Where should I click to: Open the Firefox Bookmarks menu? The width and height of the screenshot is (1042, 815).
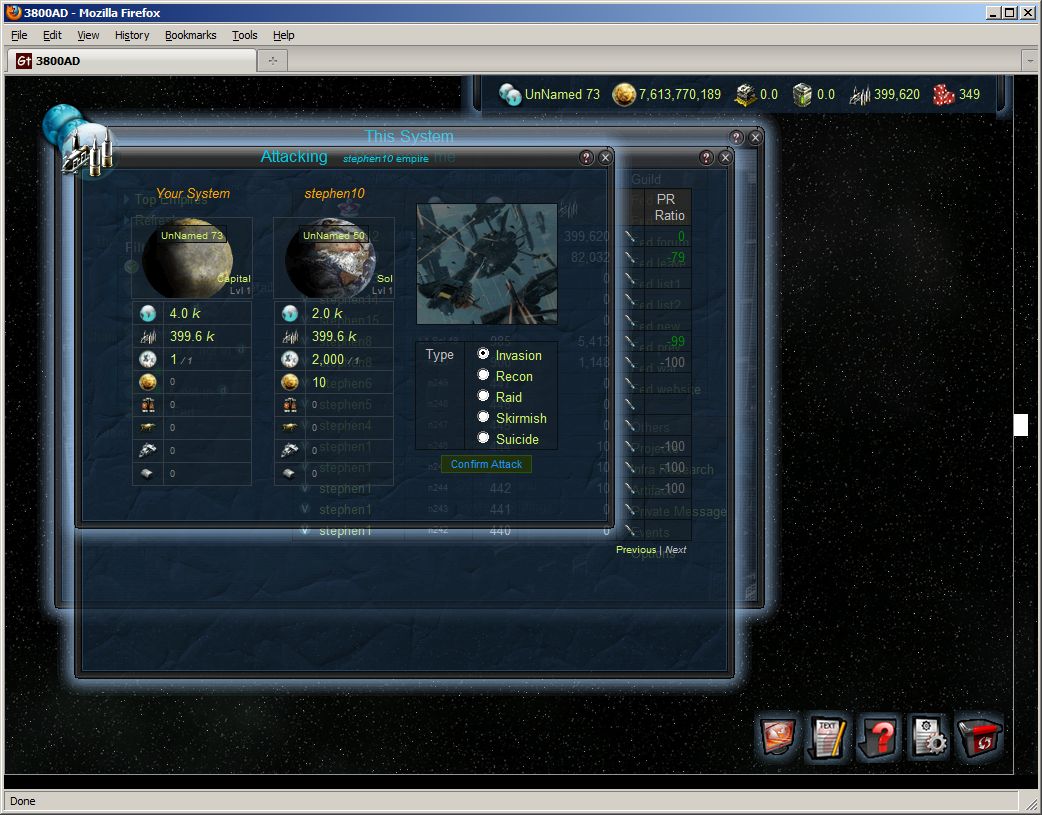pyautogui.click(x=190, y=35)
